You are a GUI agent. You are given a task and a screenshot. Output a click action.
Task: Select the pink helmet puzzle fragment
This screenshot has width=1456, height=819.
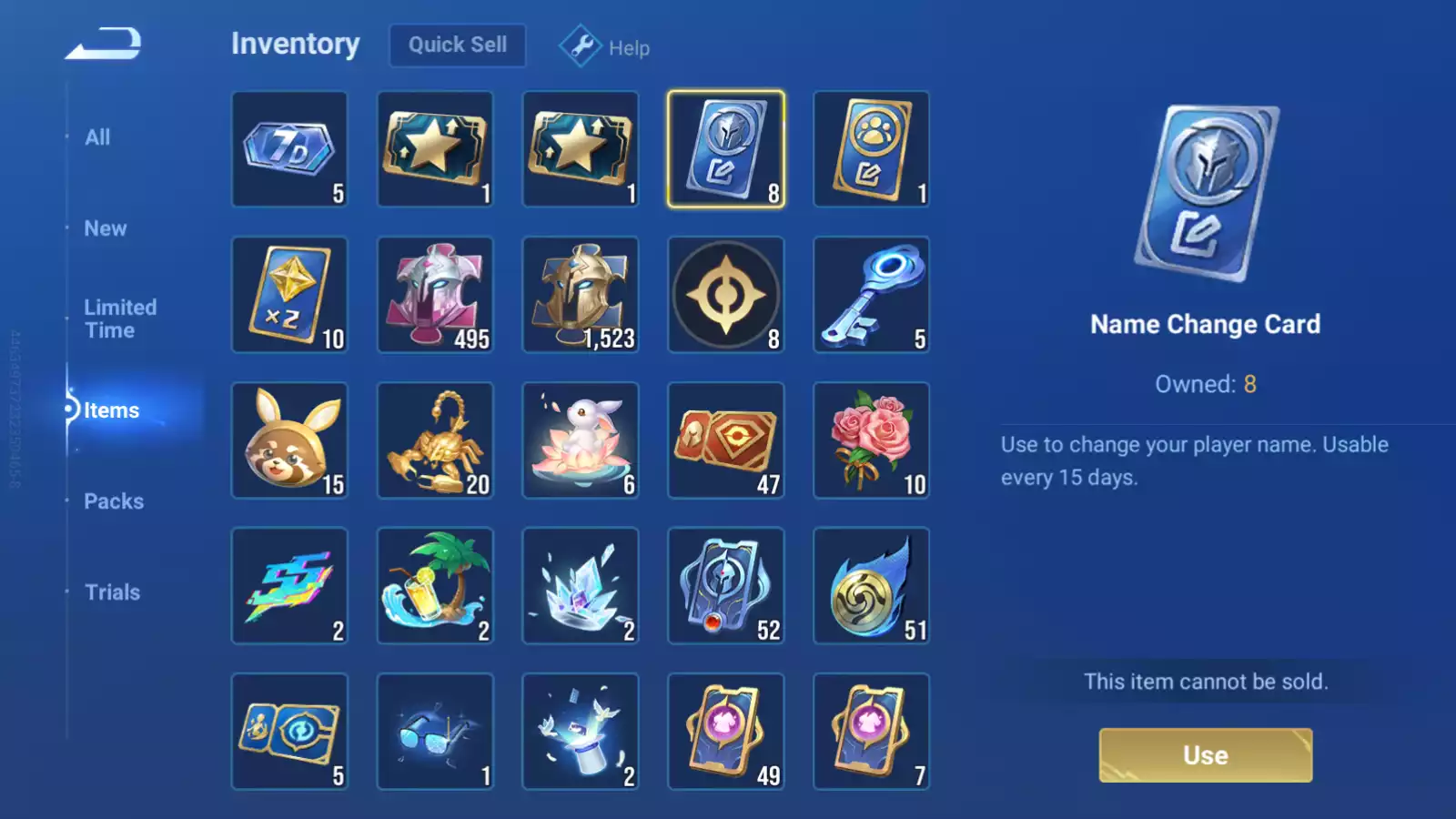pyautogui.click(x=435, y=295)
